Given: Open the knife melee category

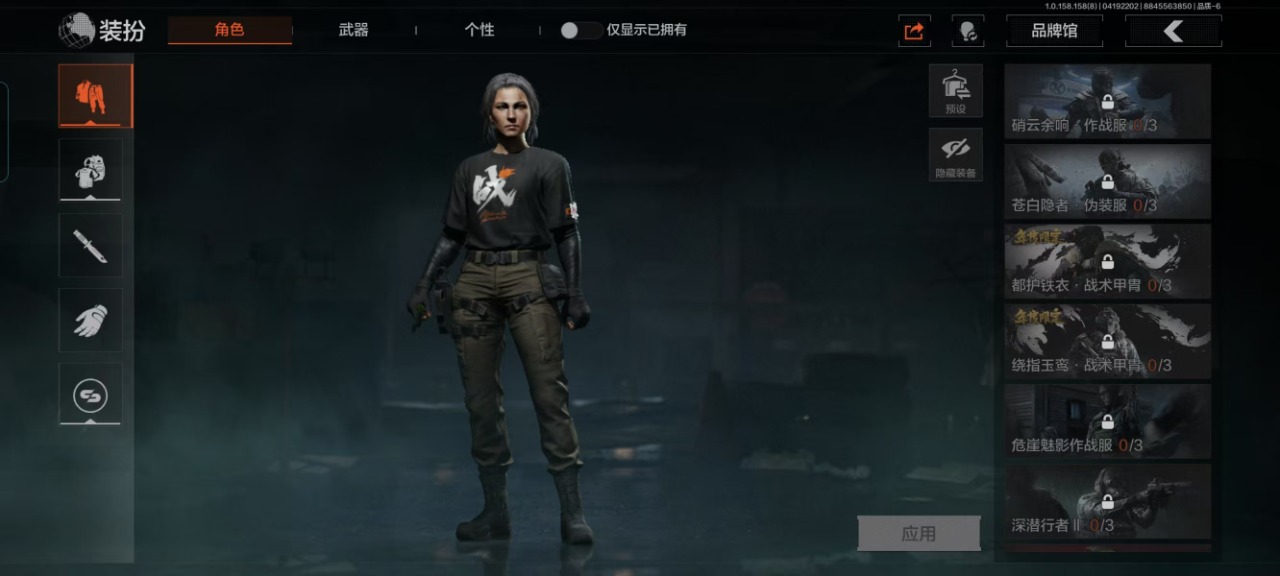Looking at the screenshot, I should 90,245.
